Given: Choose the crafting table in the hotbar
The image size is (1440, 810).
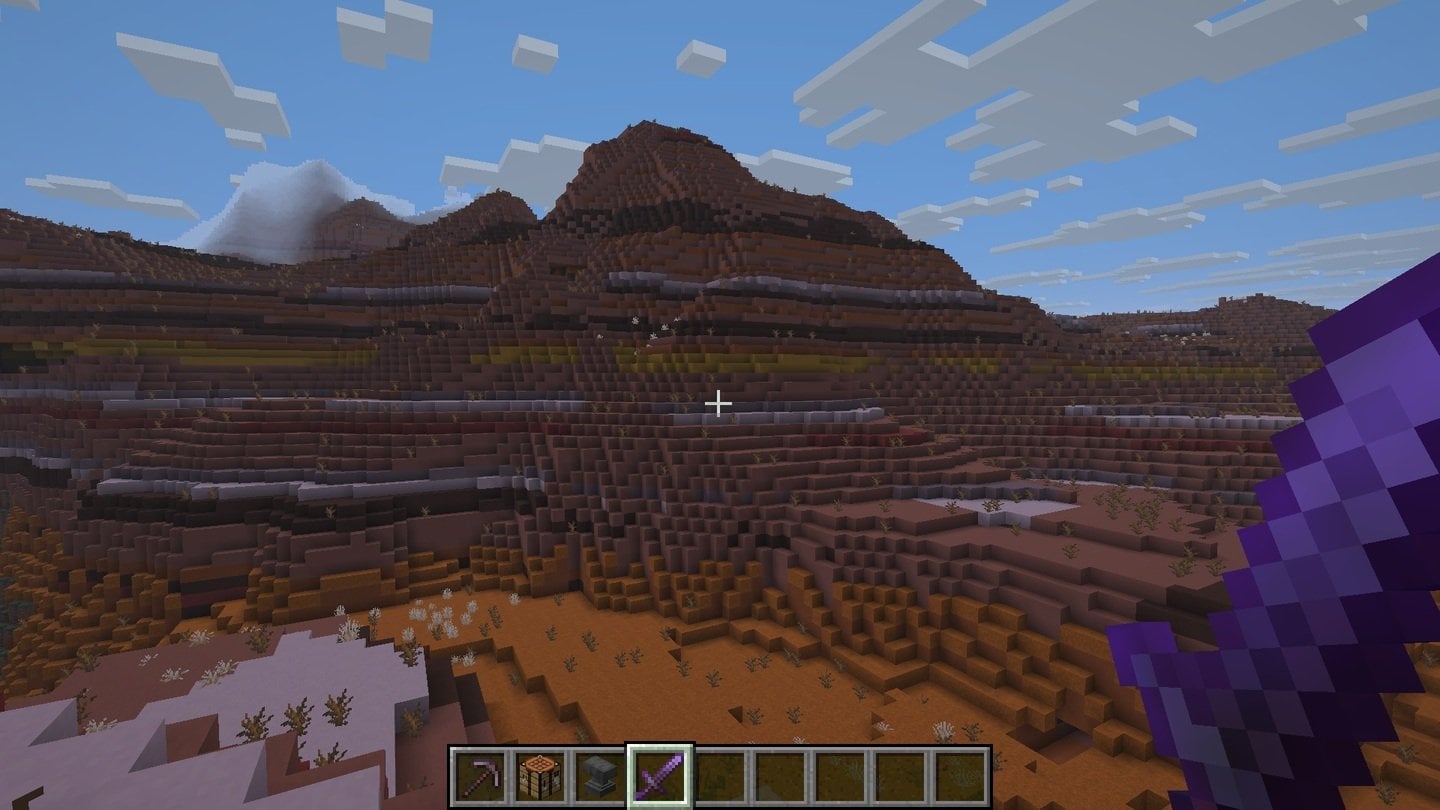Looking at the screenshot, I should coord(540,777).
